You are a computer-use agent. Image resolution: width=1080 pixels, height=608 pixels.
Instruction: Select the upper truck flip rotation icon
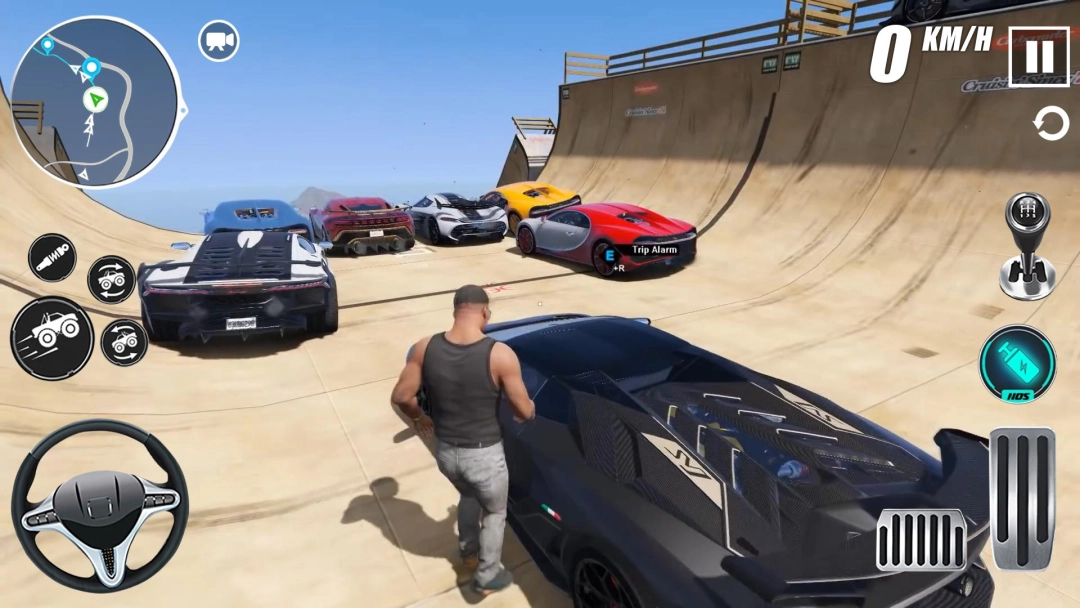111,280
